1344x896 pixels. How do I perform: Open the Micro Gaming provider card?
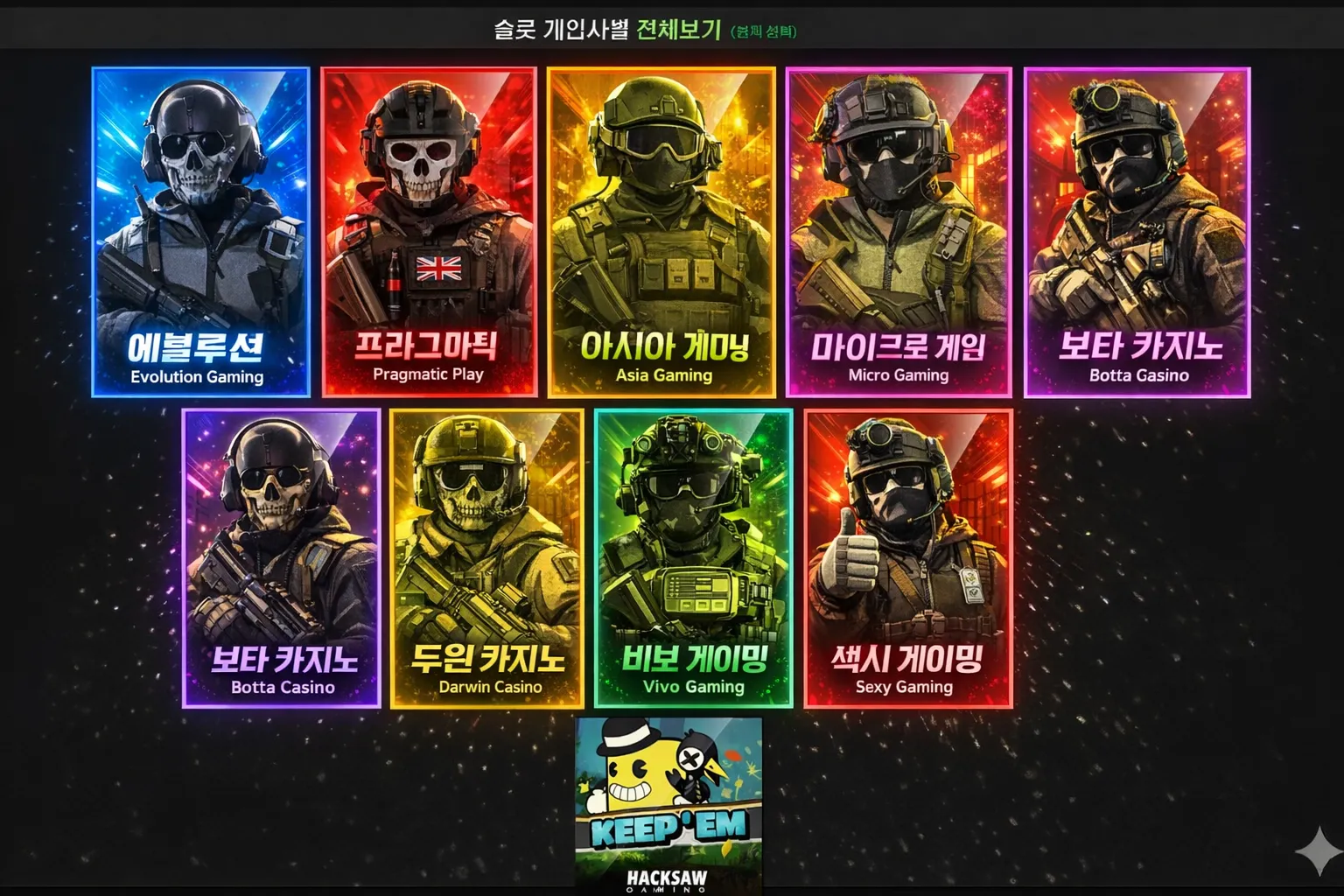[899, 232]
